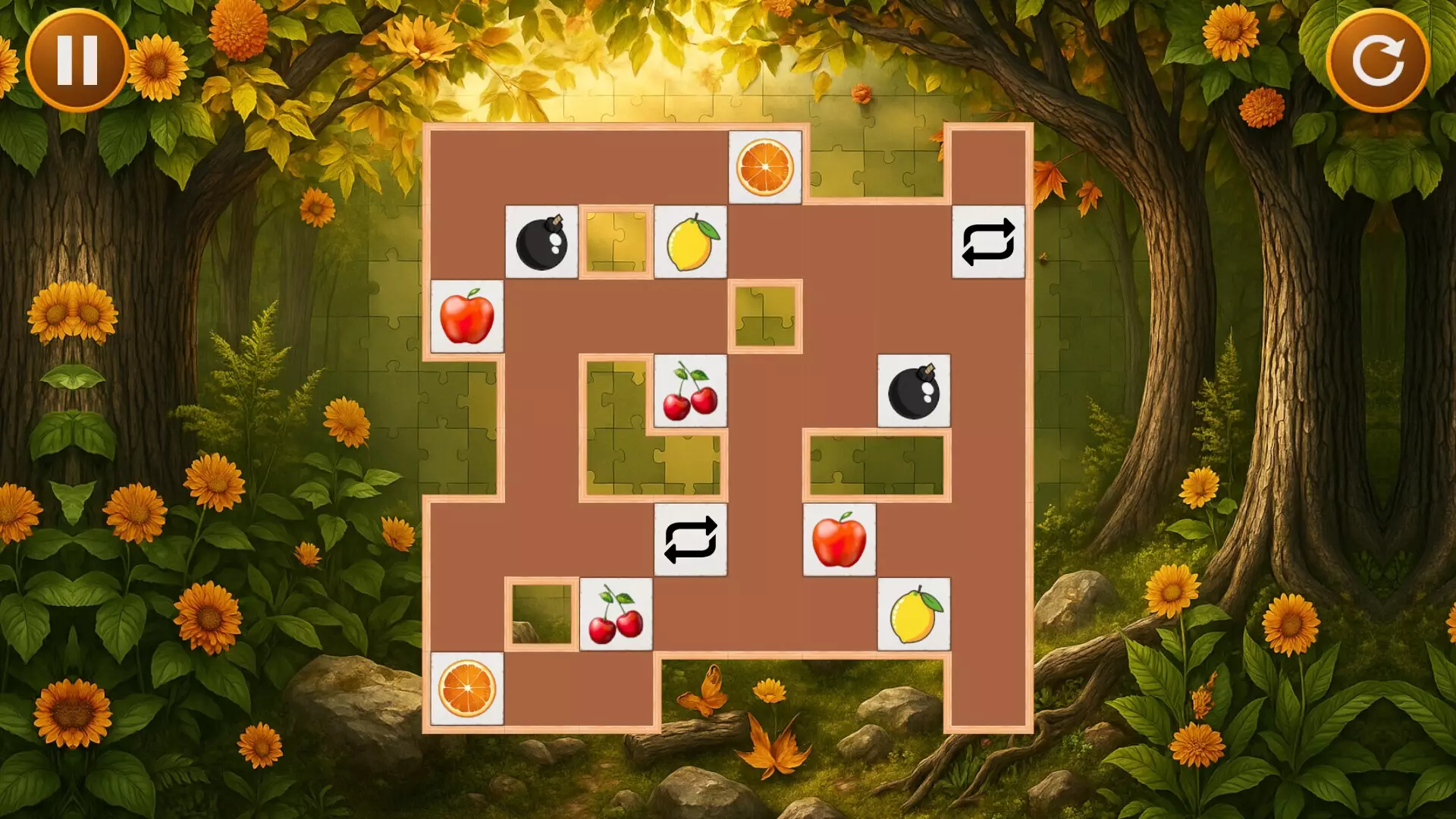Activate the swap-arrows tile at top right
Image resolution: width=1456 pixels, height=819 pixels.
coord(988,243)
